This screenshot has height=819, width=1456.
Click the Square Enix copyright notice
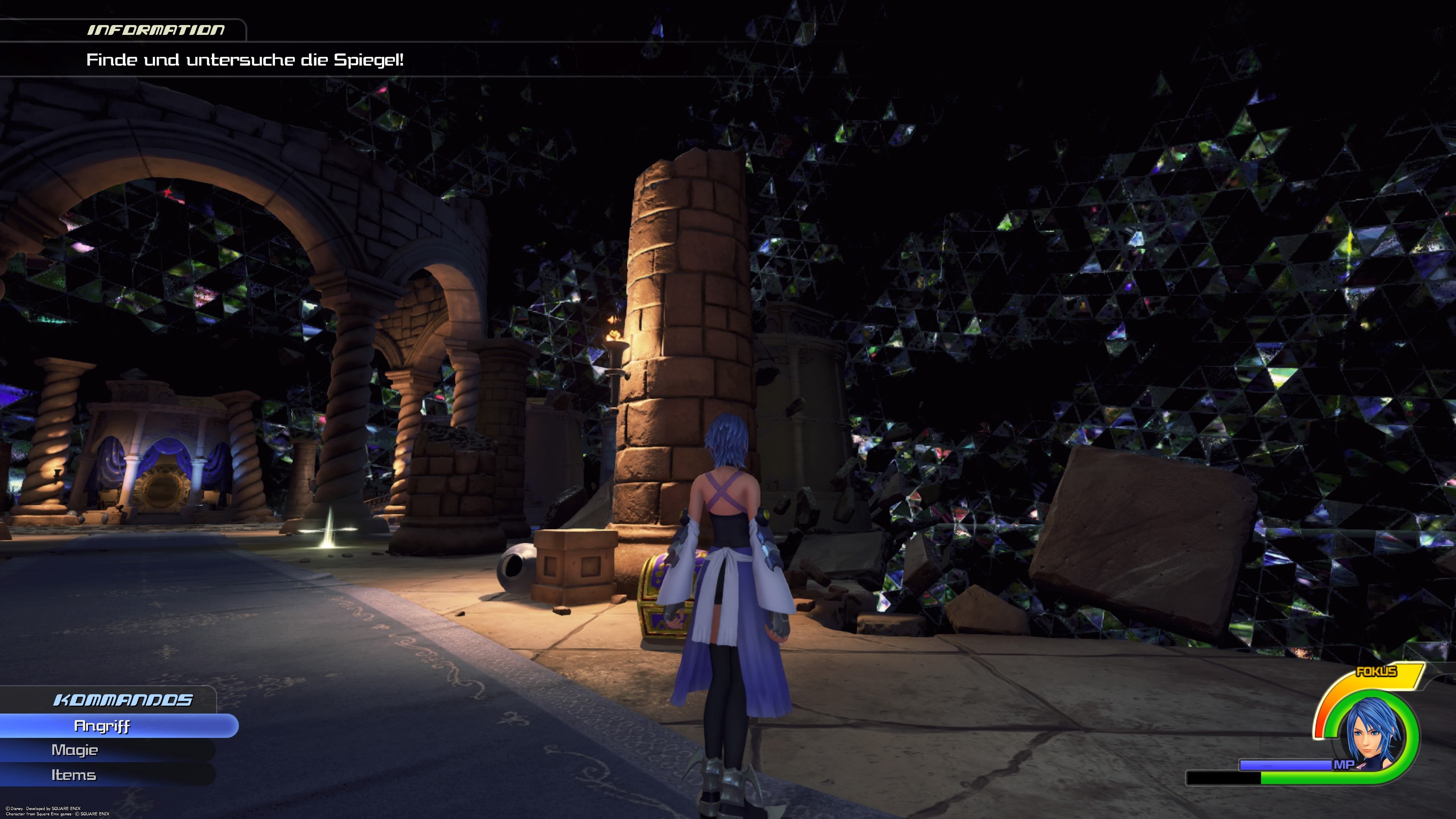point(56,811)
